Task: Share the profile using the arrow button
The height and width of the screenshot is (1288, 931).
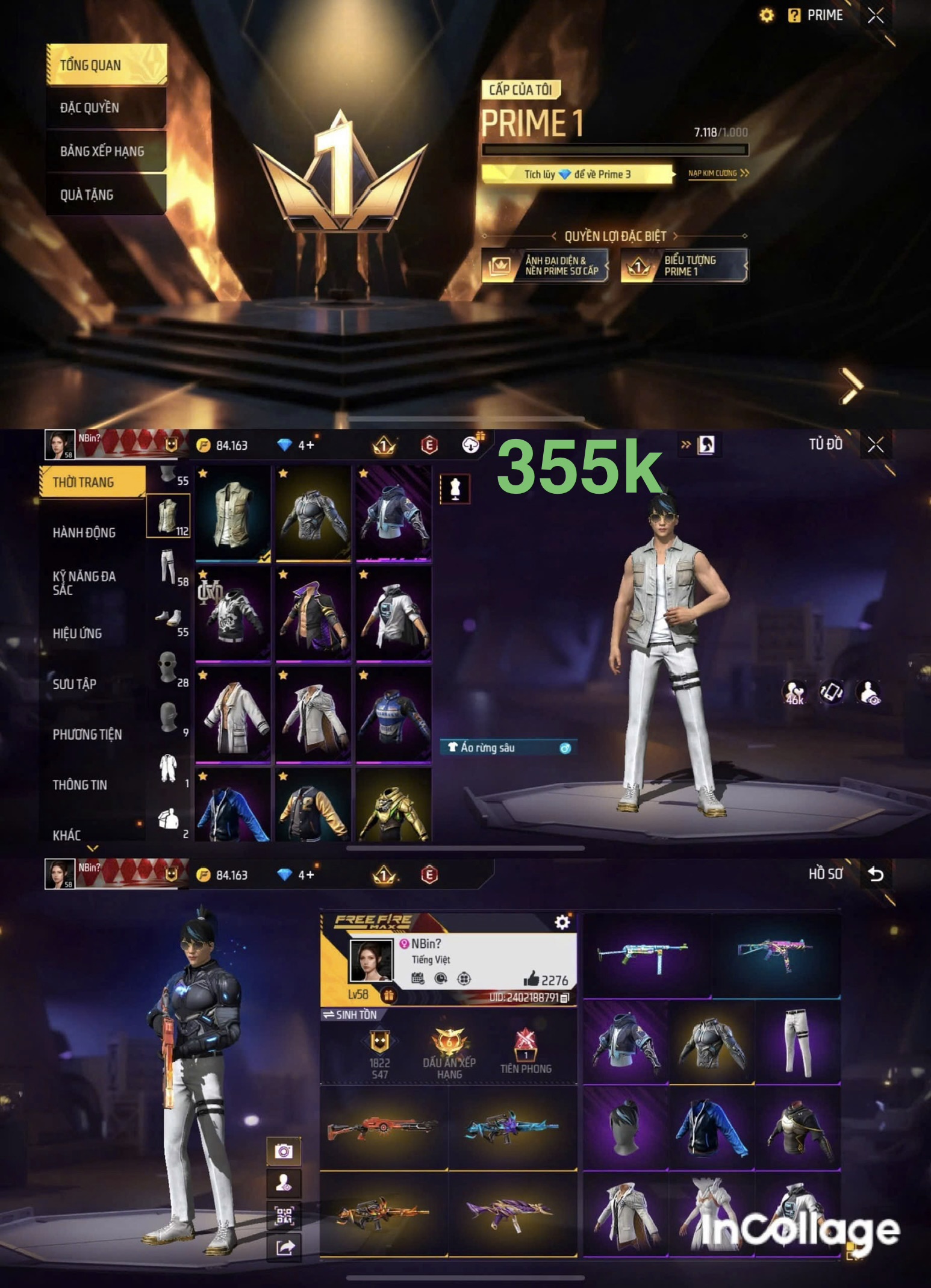Action: [284, 1247]
